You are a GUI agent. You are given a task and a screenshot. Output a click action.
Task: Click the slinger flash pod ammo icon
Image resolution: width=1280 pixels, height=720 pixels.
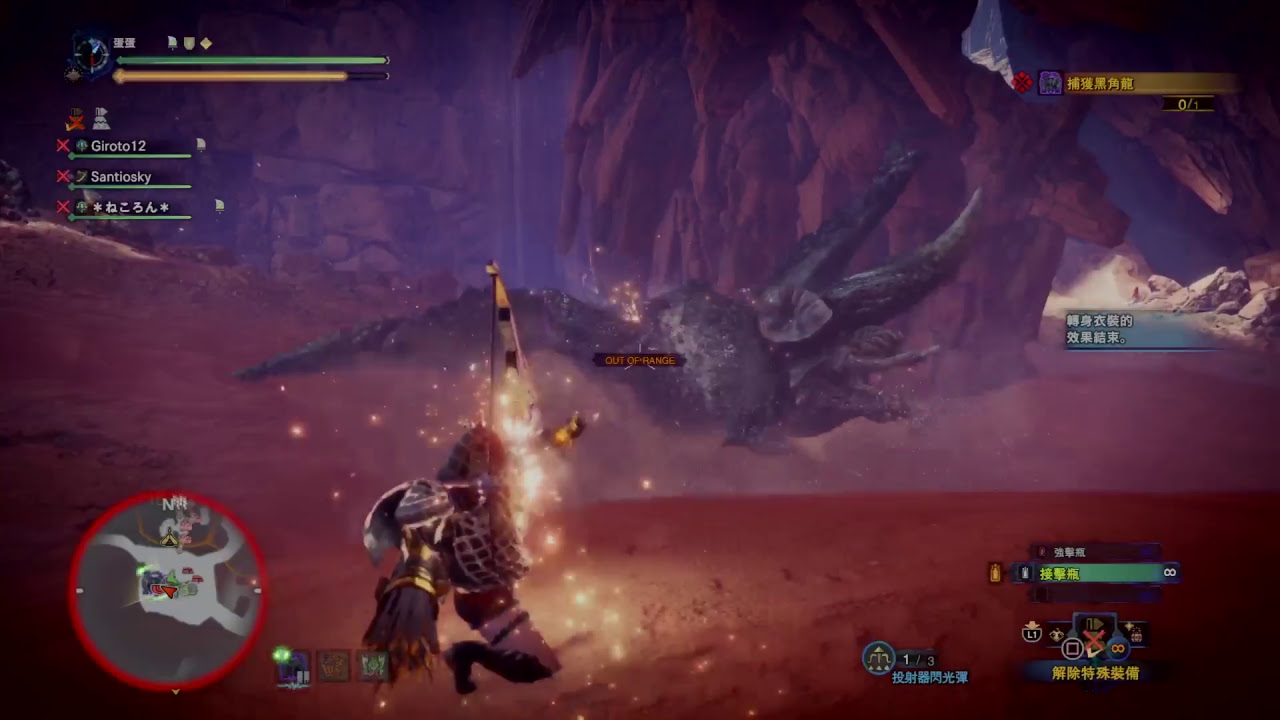878,657
